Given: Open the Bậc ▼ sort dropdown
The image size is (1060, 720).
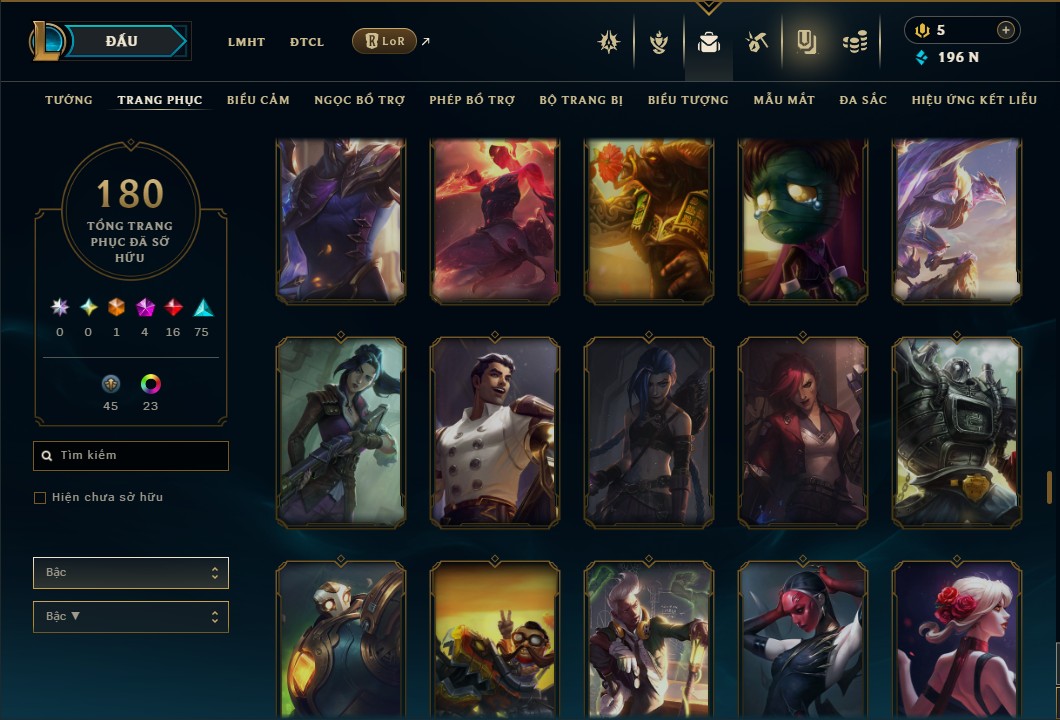Looking at the screenshot, I should click(x=131, y=617).
